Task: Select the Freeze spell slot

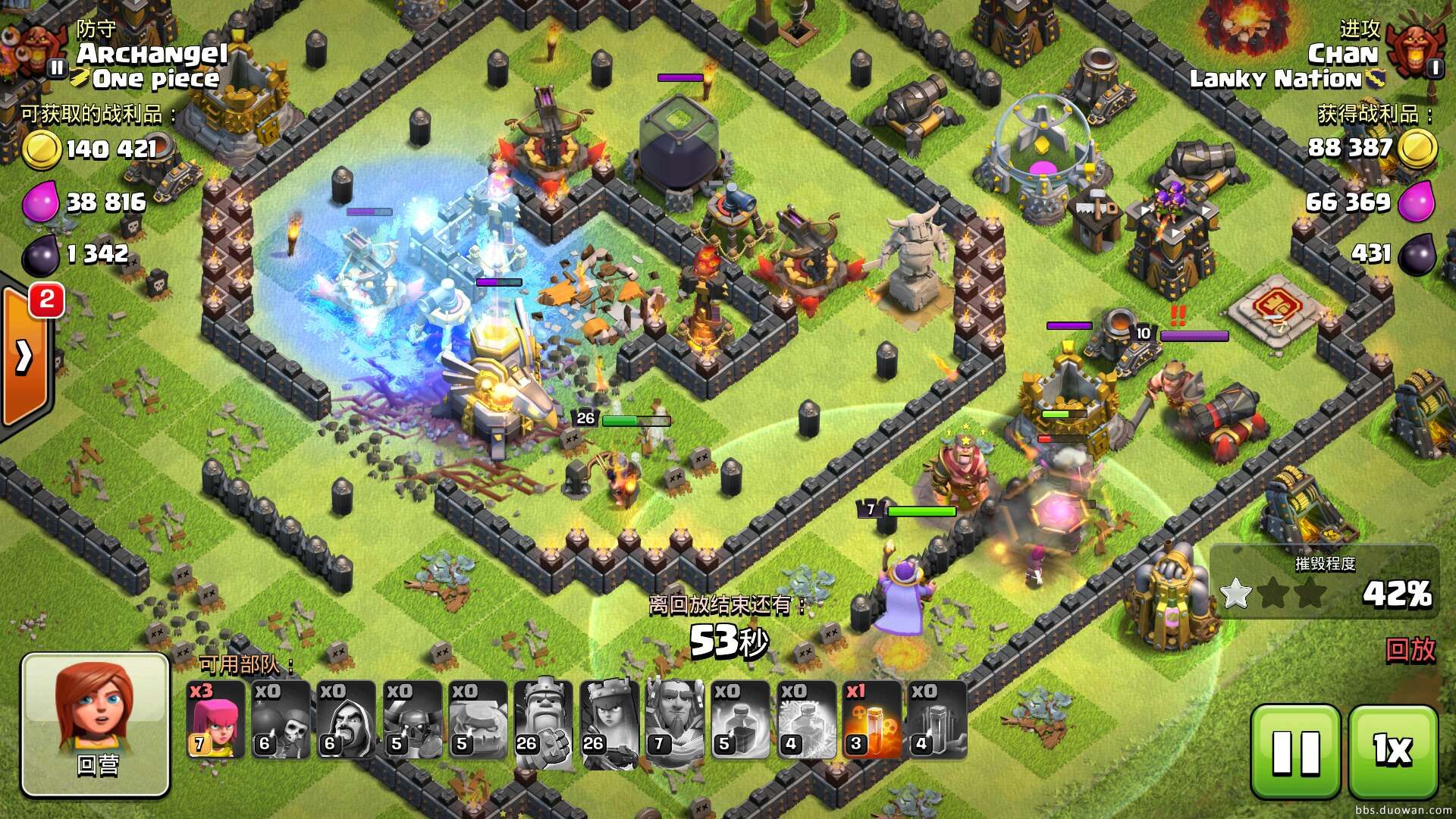Action: point(806,720)
